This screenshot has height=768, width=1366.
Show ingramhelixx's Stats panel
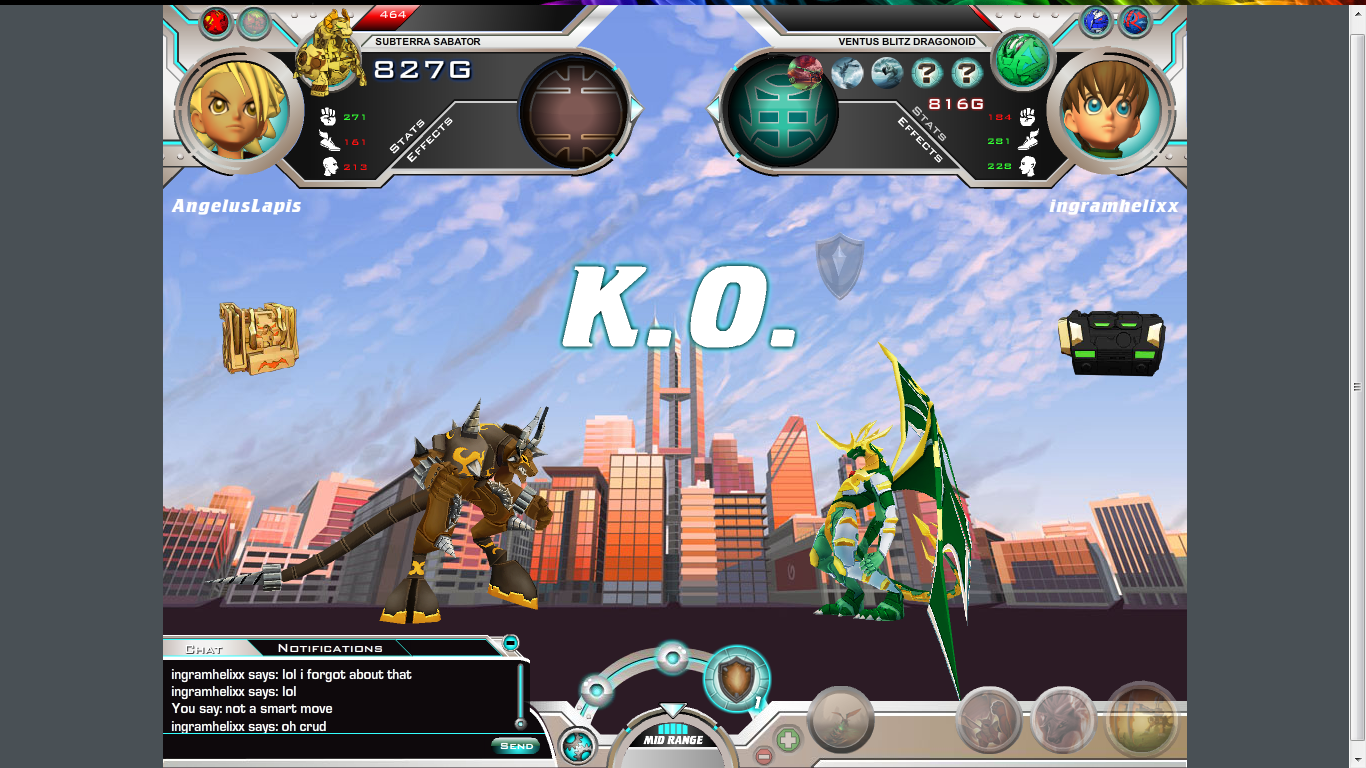tap(931, 125)
